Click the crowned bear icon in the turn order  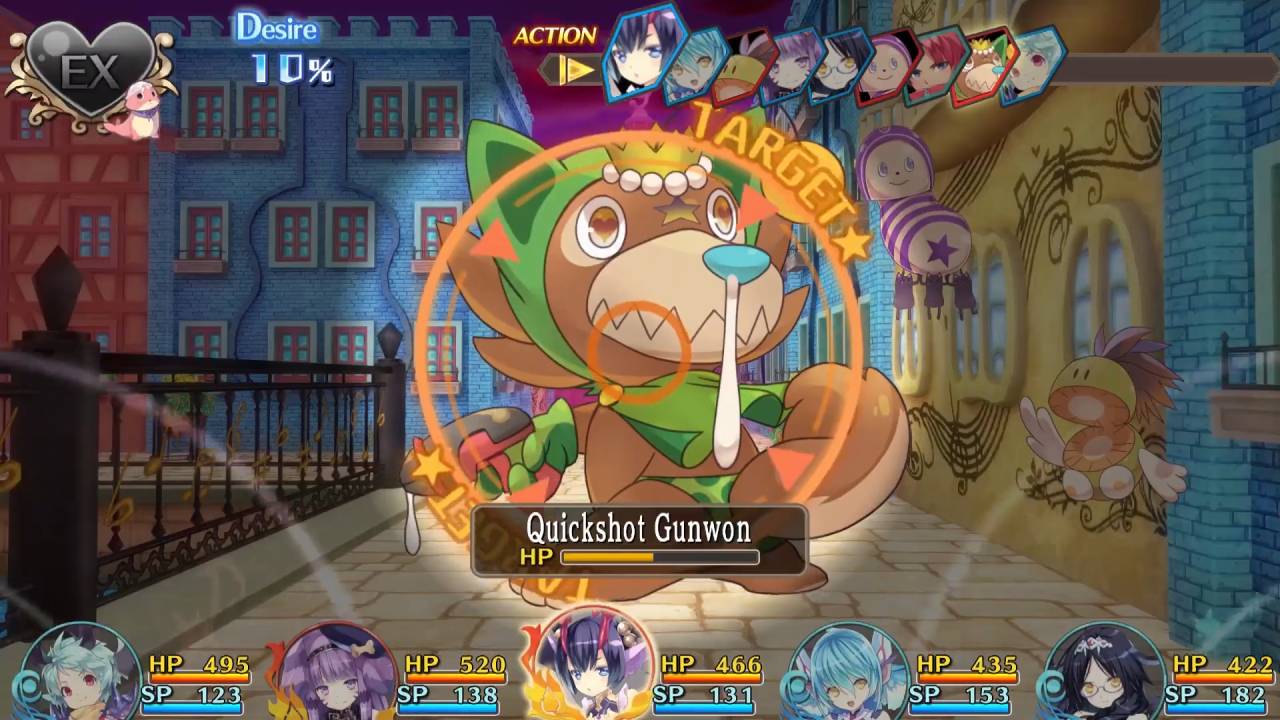click(x=982, y=68)
